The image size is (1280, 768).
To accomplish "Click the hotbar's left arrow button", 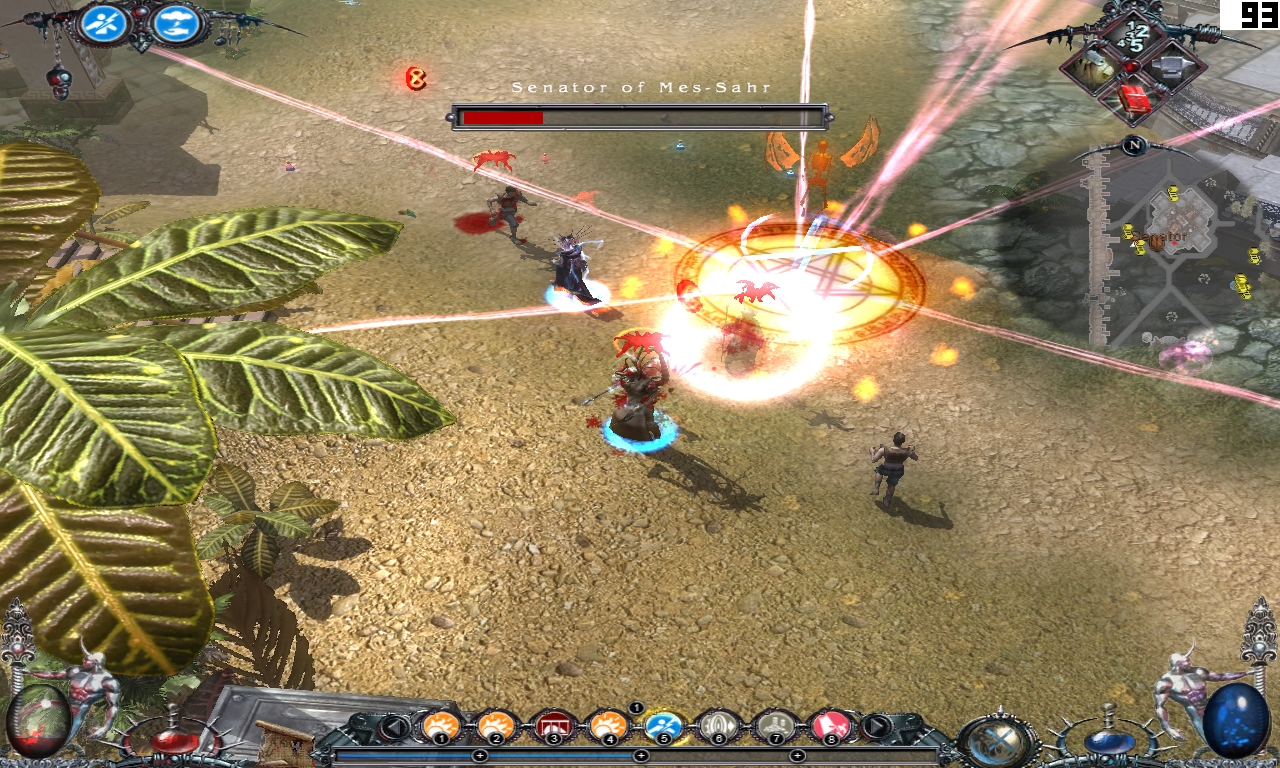I will (395, 727).
